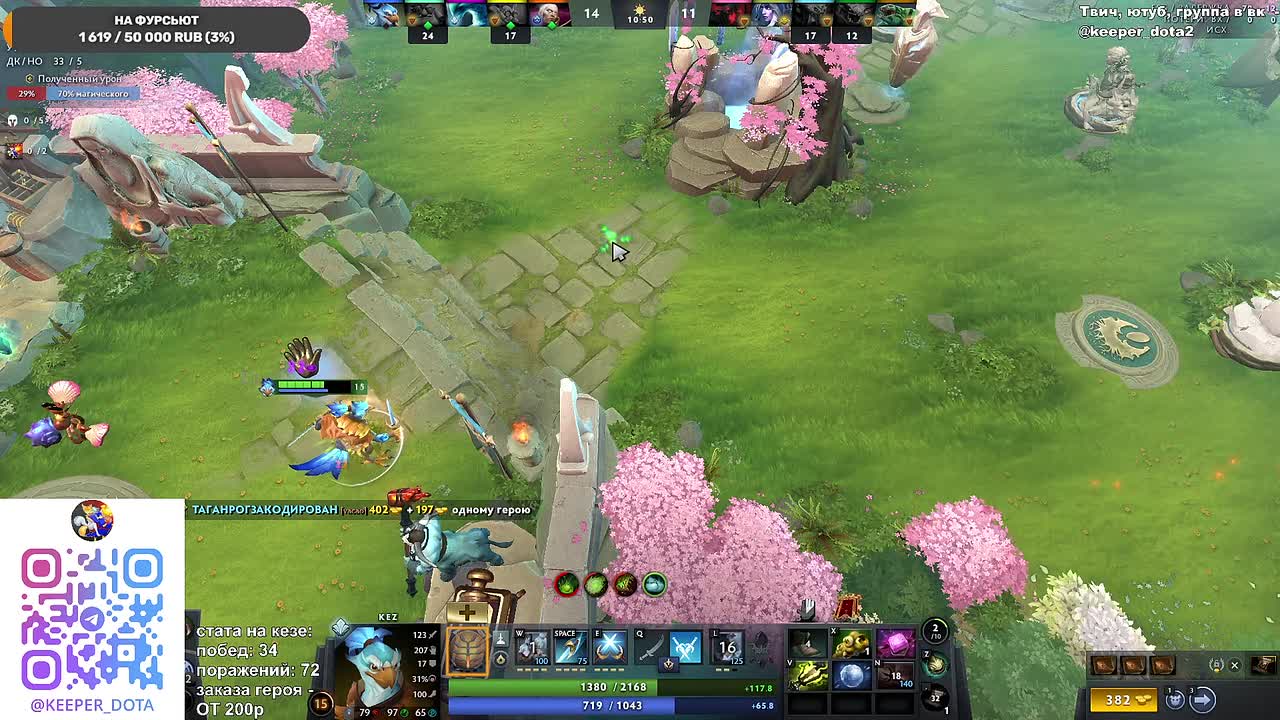Select the blue orb inventory item

tap(851, 676)
